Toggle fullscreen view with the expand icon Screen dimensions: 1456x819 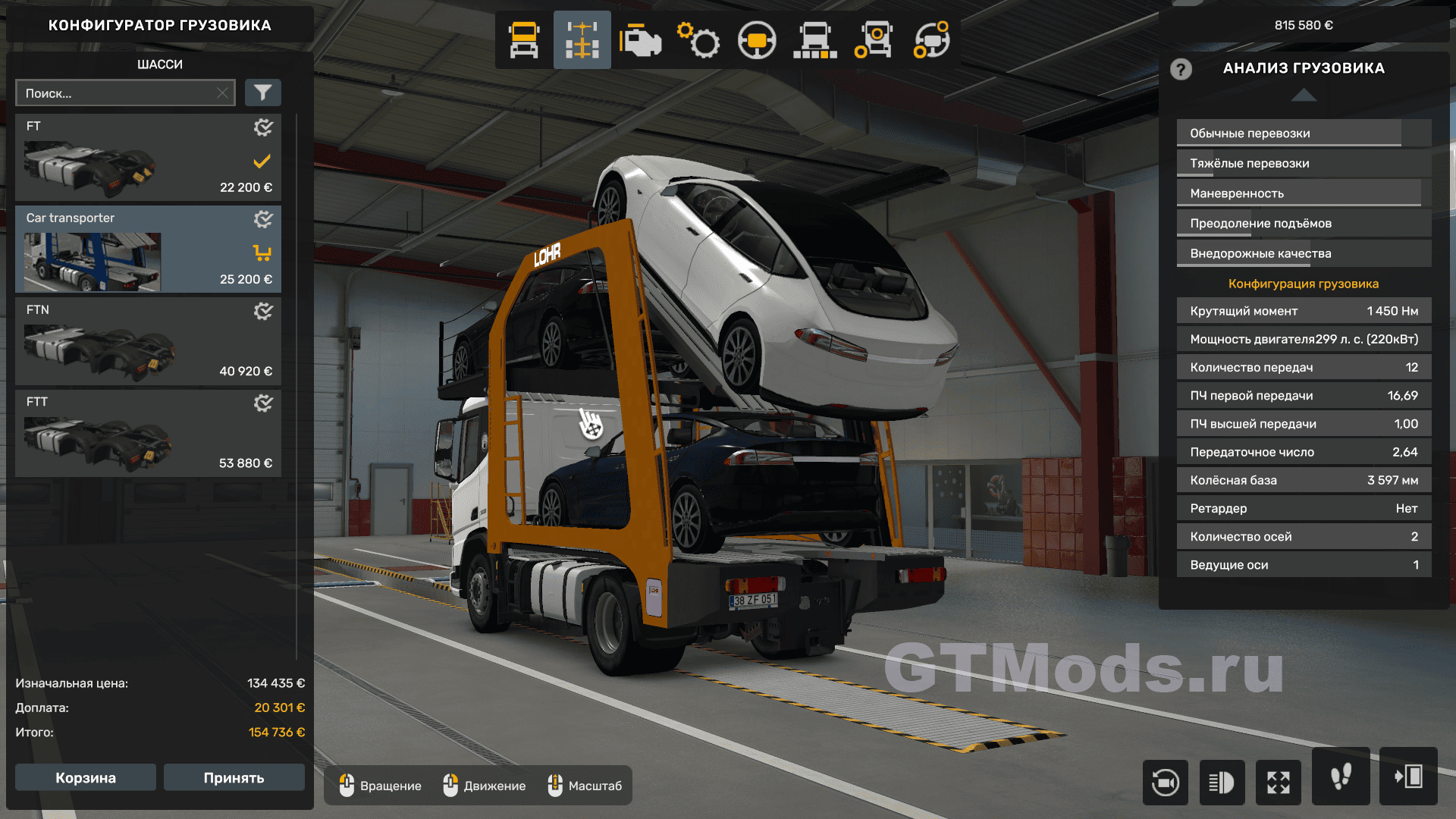pos(1279,782)
